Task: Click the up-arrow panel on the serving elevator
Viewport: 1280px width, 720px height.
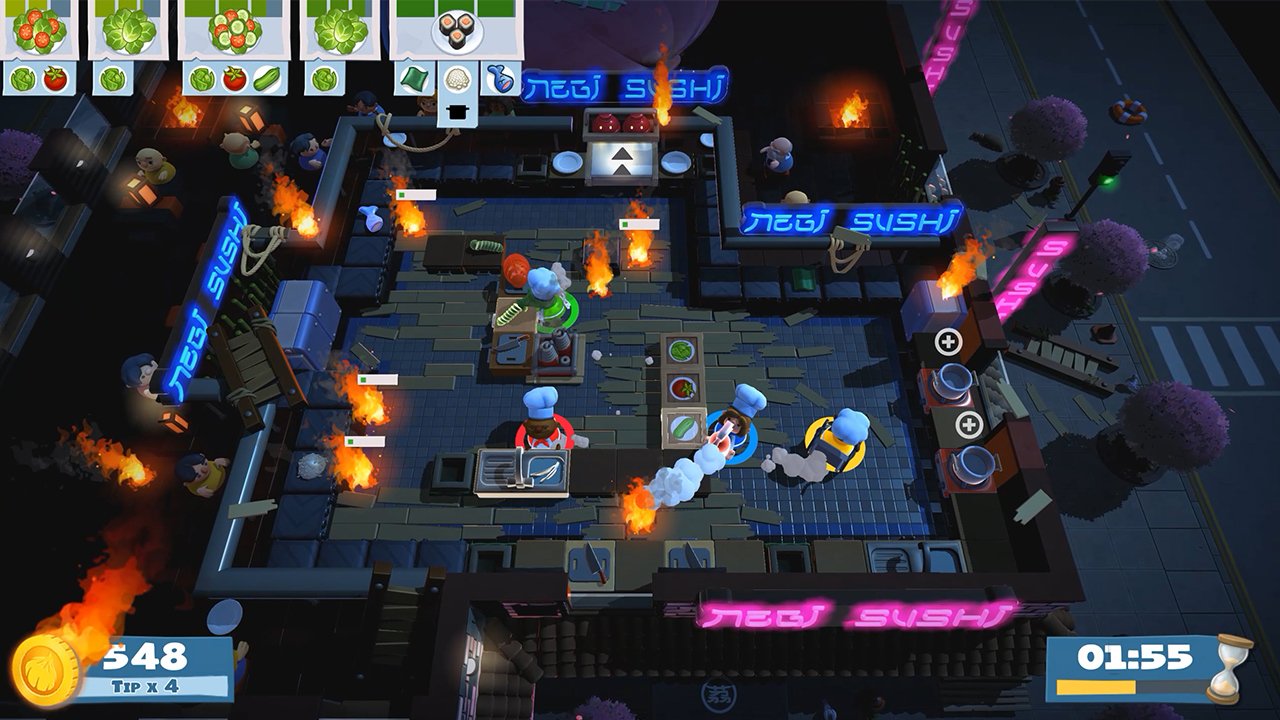Action: 622,162
